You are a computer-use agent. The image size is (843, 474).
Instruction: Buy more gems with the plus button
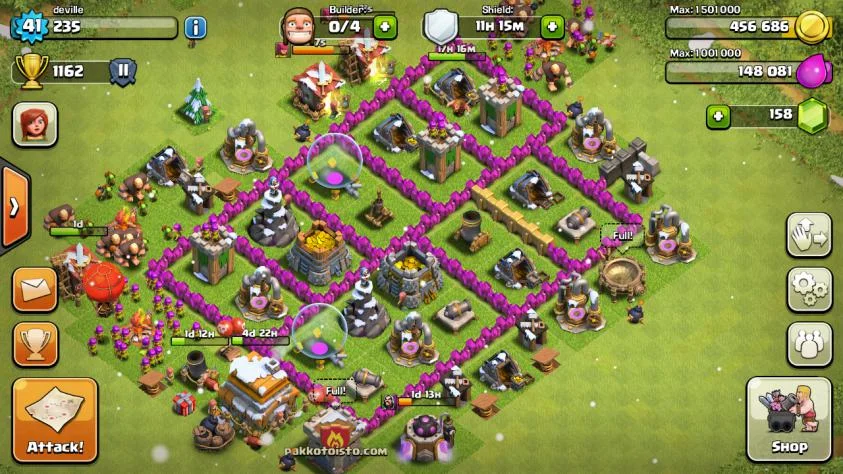tap(718, 115)
